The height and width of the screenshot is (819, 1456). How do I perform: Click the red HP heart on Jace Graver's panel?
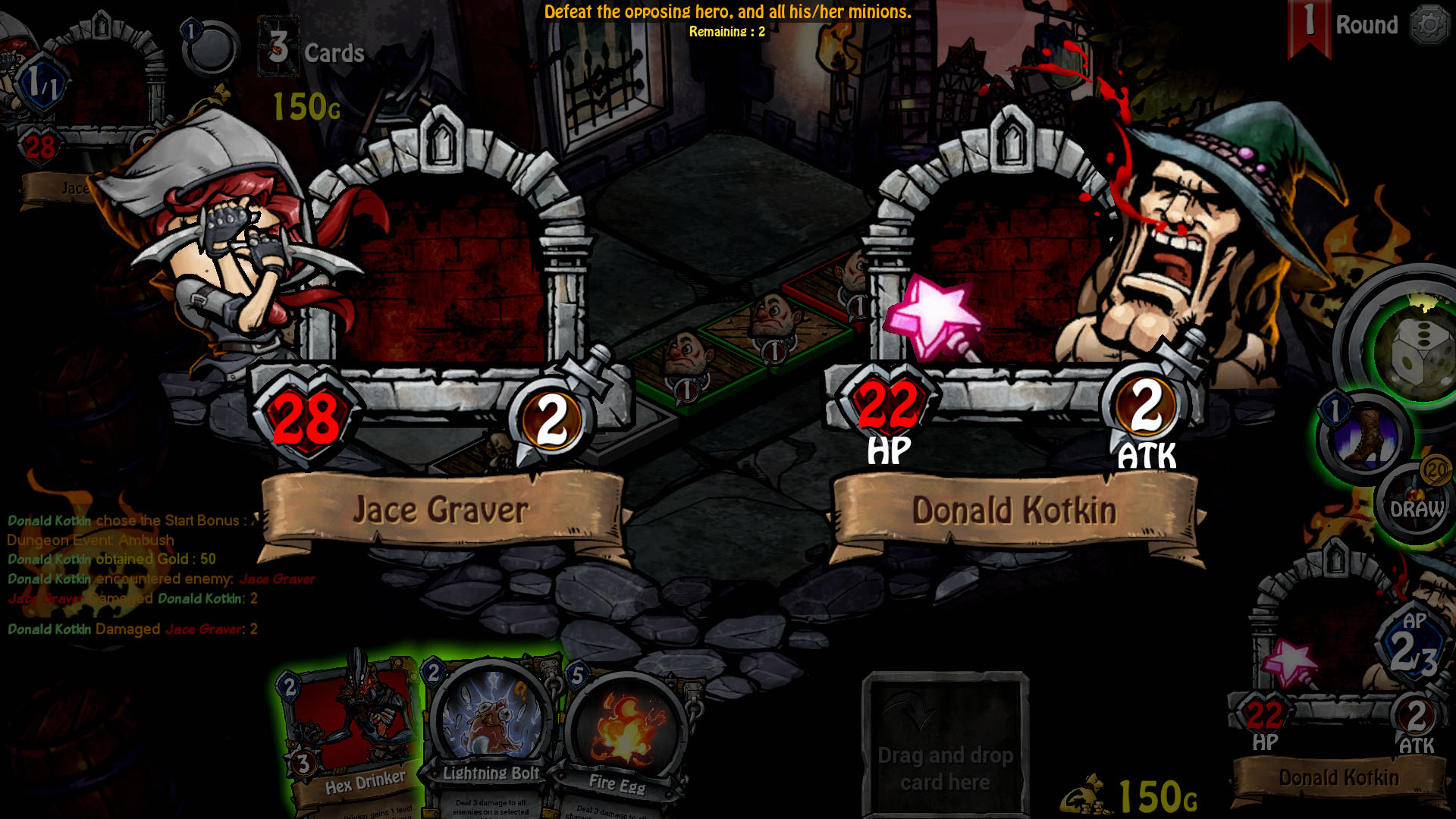pos(306,416)
